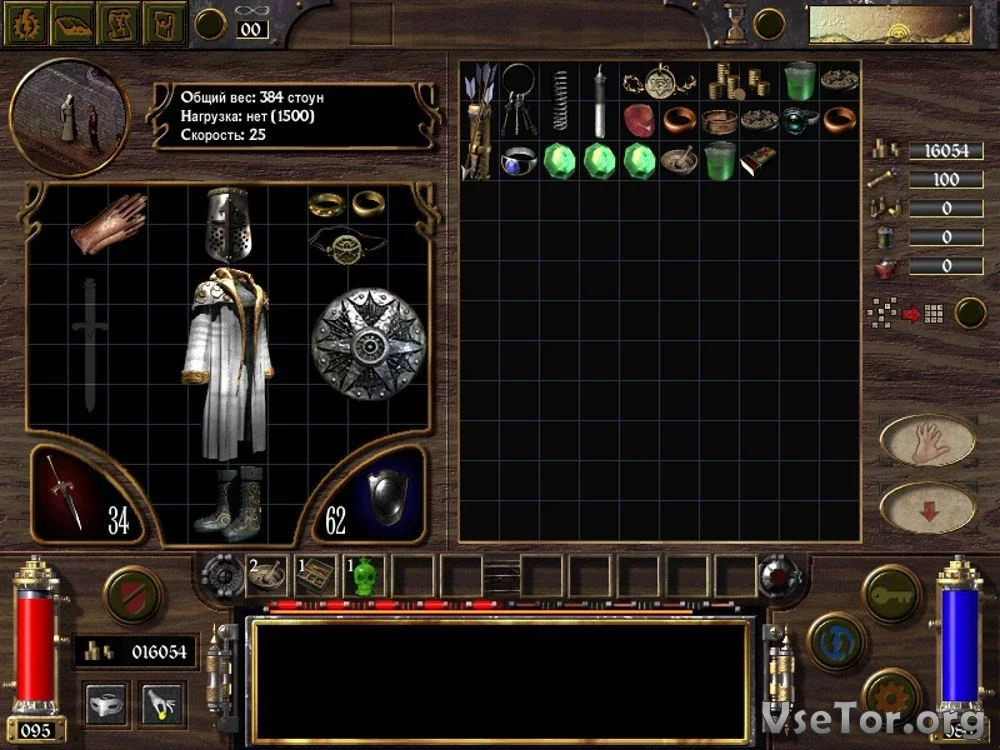
Task: Pick up the matchbox
Action: [758, 159]
